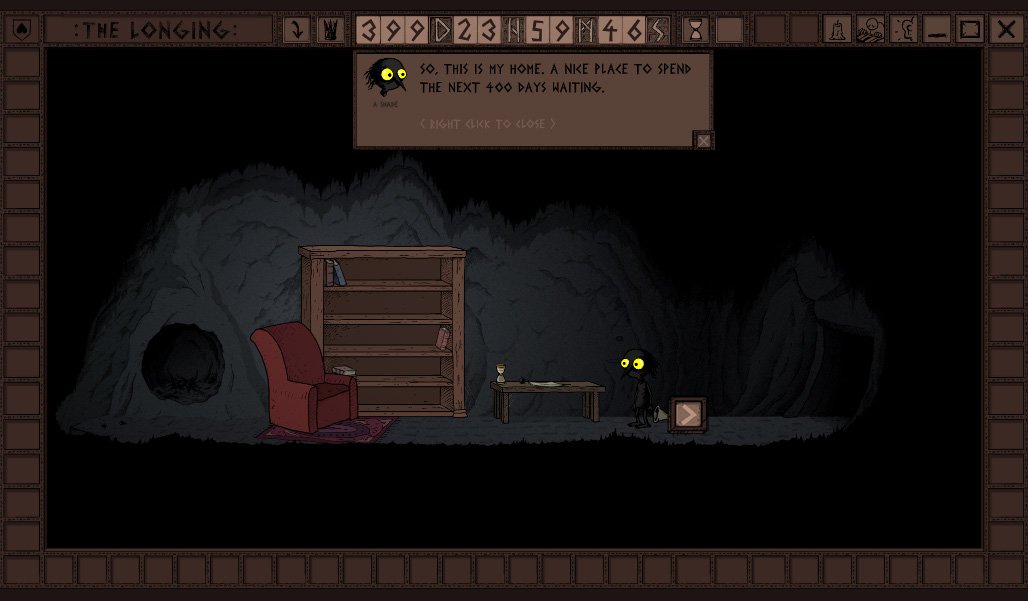Close the Shade's dialogue box
Viewport: 1028px width, 601px height.
(704, 141)
